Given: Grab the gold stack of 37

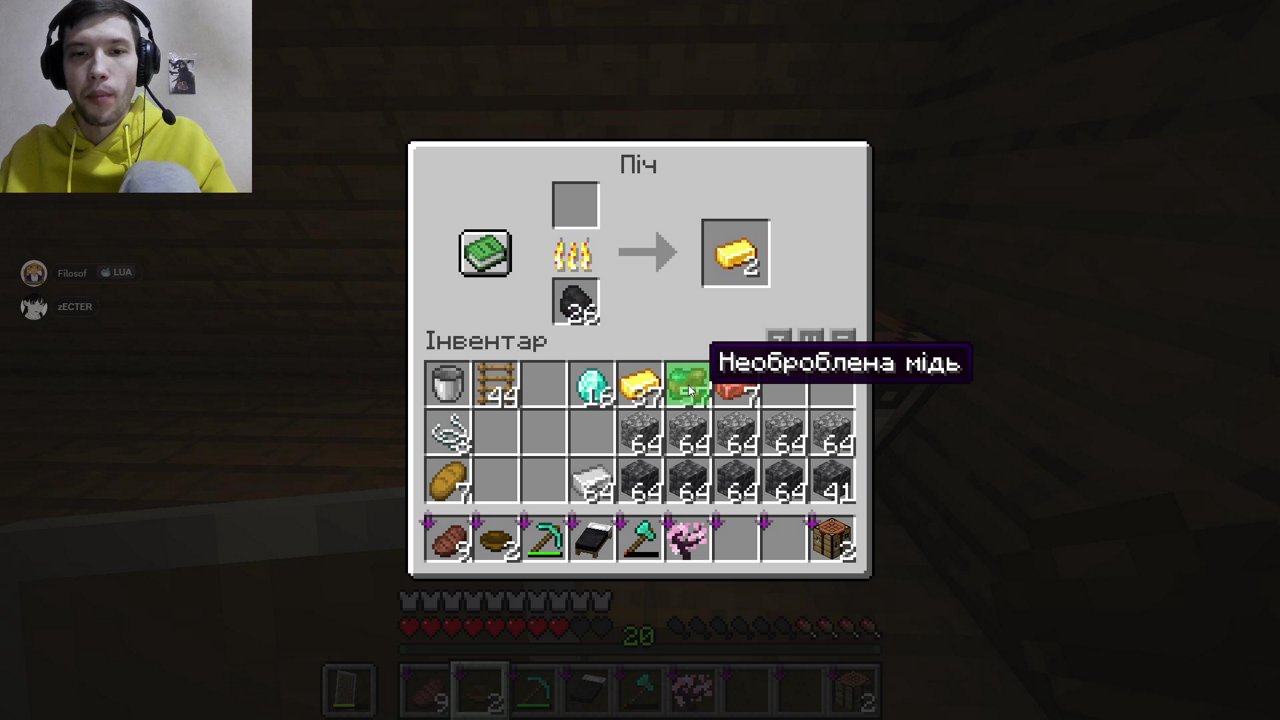Looking at the screenshot, I should point(639,385).
